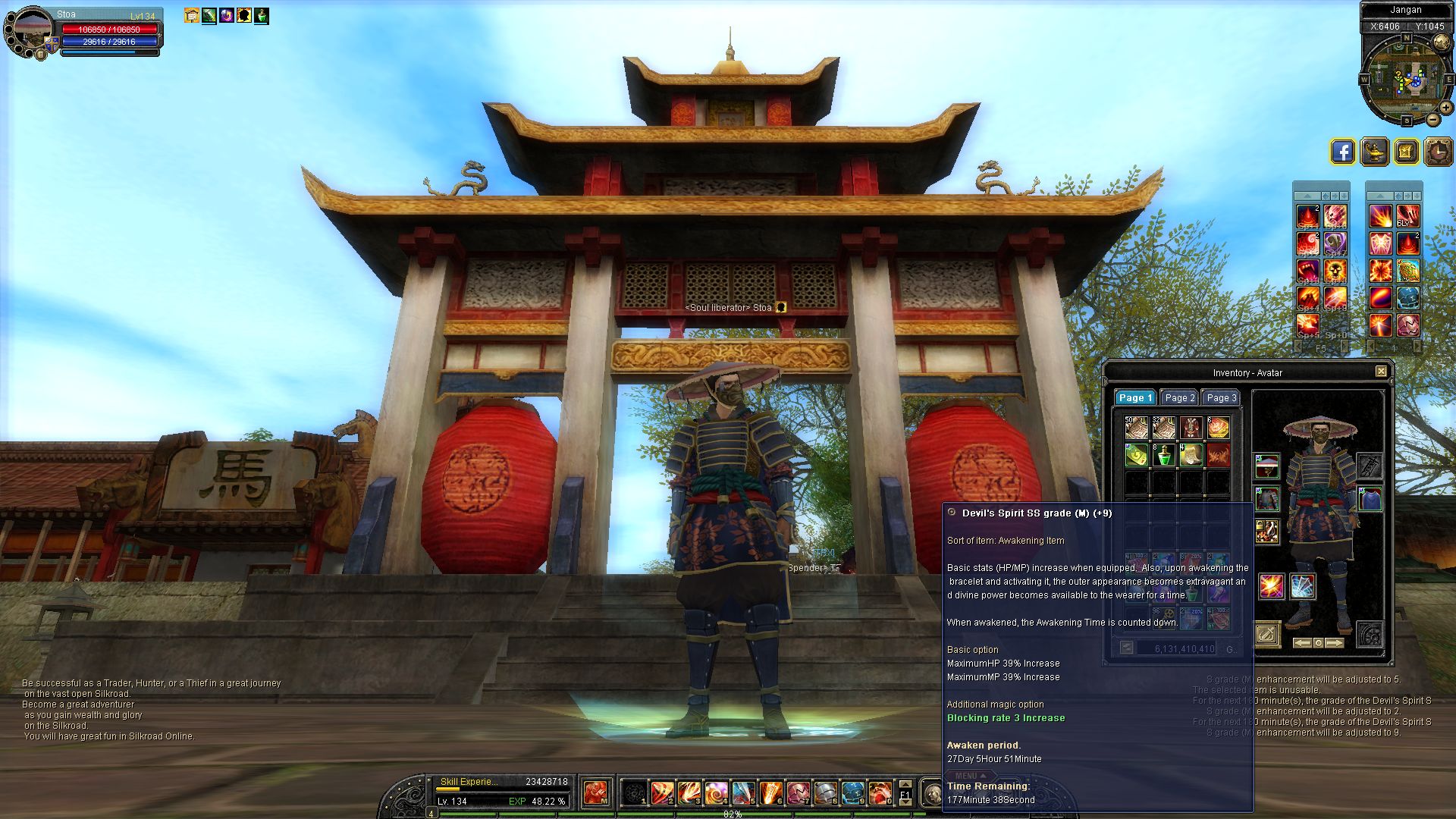Switch to inventory Page 2
Image resolution: width=1456 pixels, height=819 pixels.
tap(1179, 398)
